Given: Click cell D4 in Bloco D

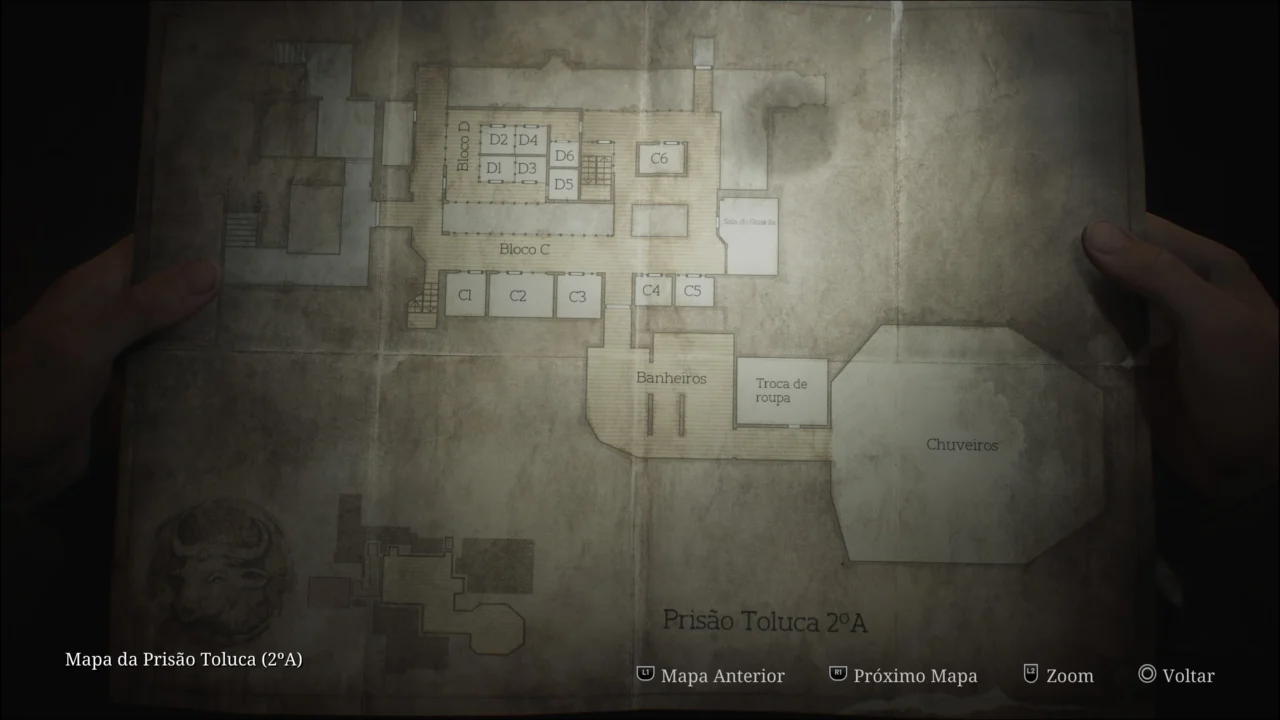Looking at the screenshot, I should [x=529, y=141].
